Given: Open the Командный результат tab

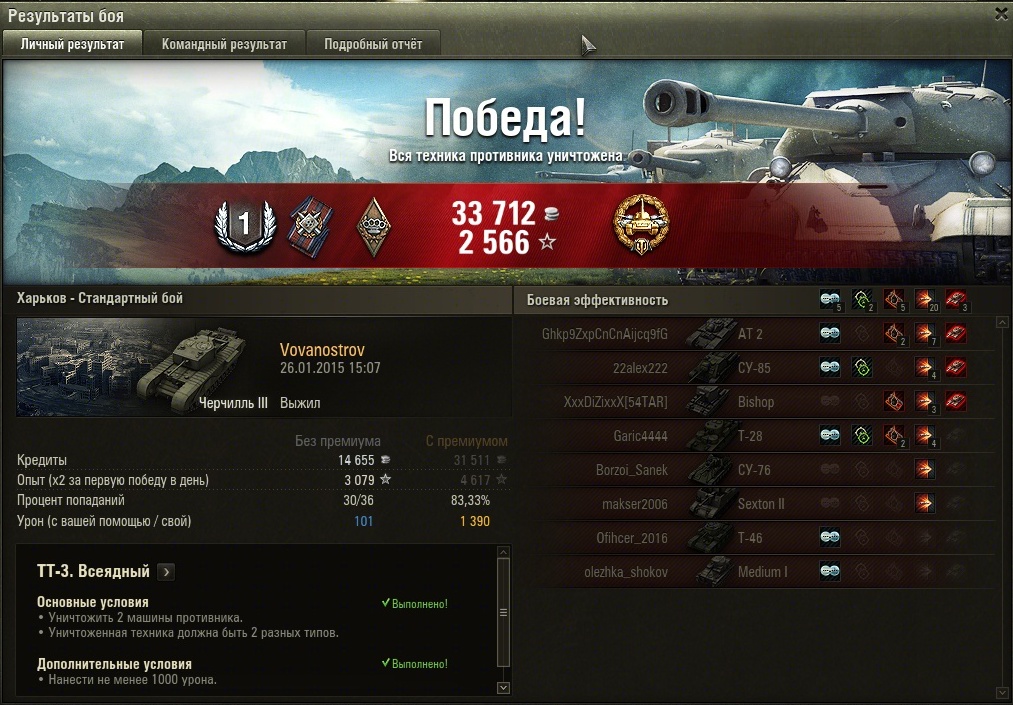Looking at the screenshot, I should 224,44.
